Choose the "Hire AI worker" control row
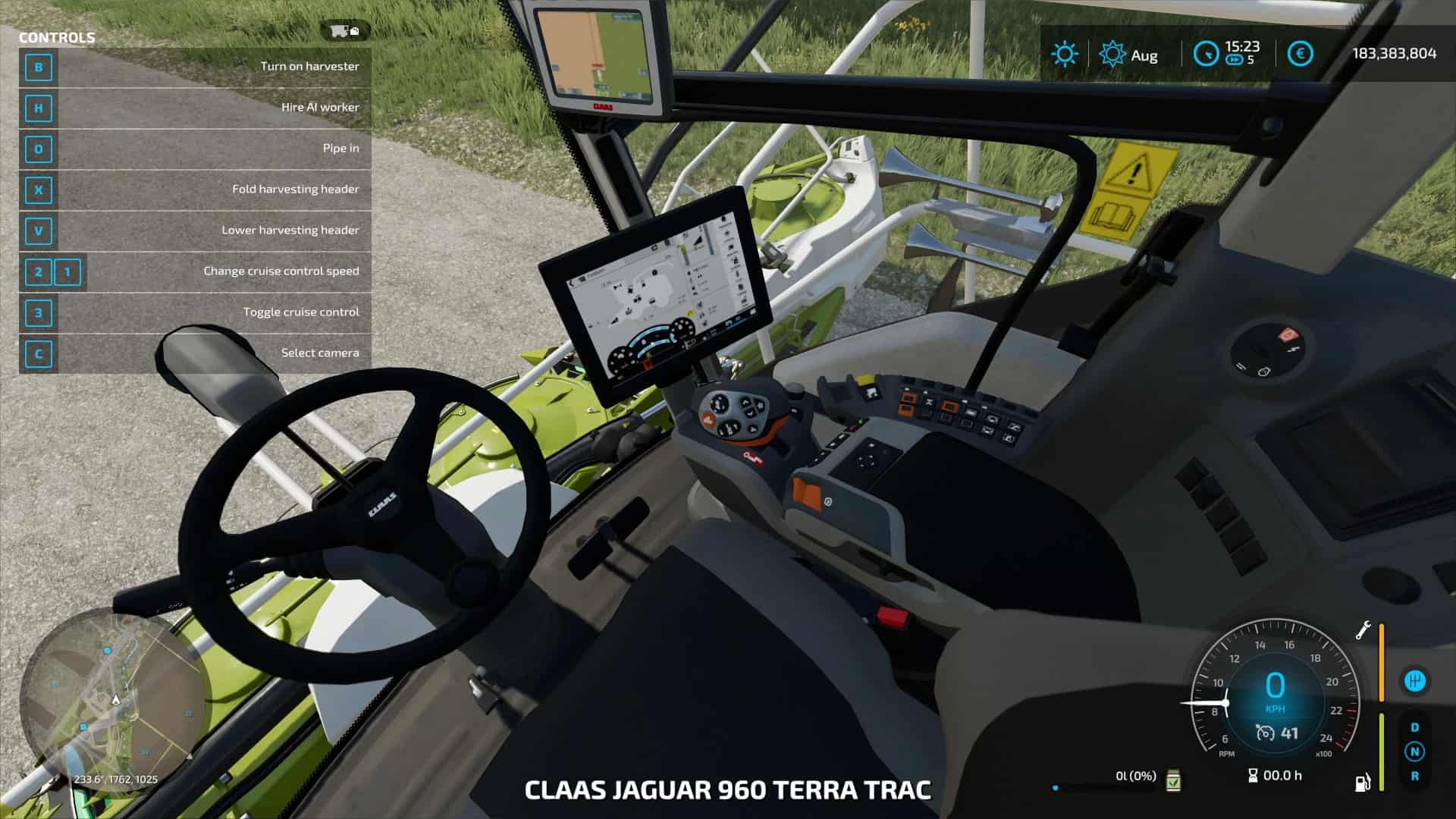Screen dimensions: 1456x819 (x=195, y=108)
